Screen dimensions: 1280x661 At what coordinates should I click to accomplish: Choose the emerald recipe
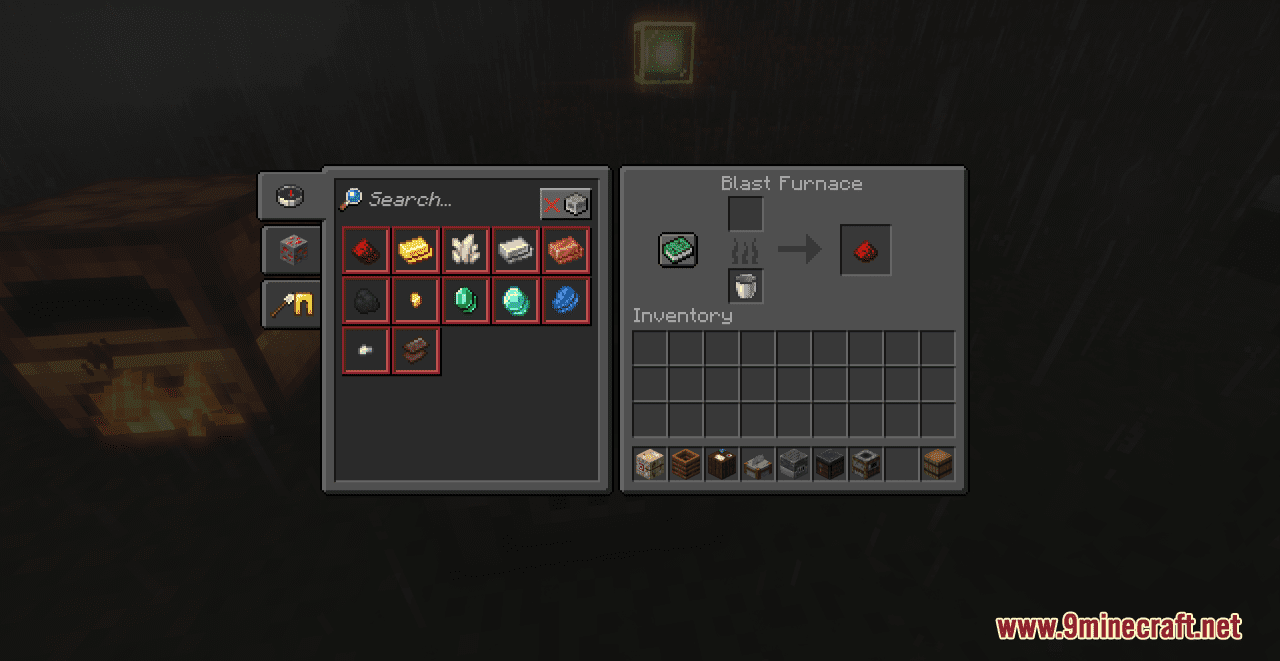tap(466, 301)
